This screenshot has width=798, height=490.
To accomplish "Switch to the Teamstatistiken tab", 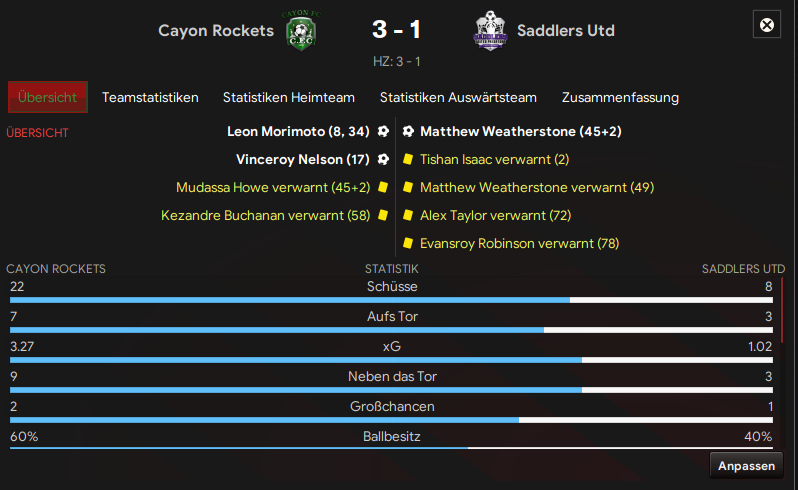I will pyautogui.click(x=150, y=97).
